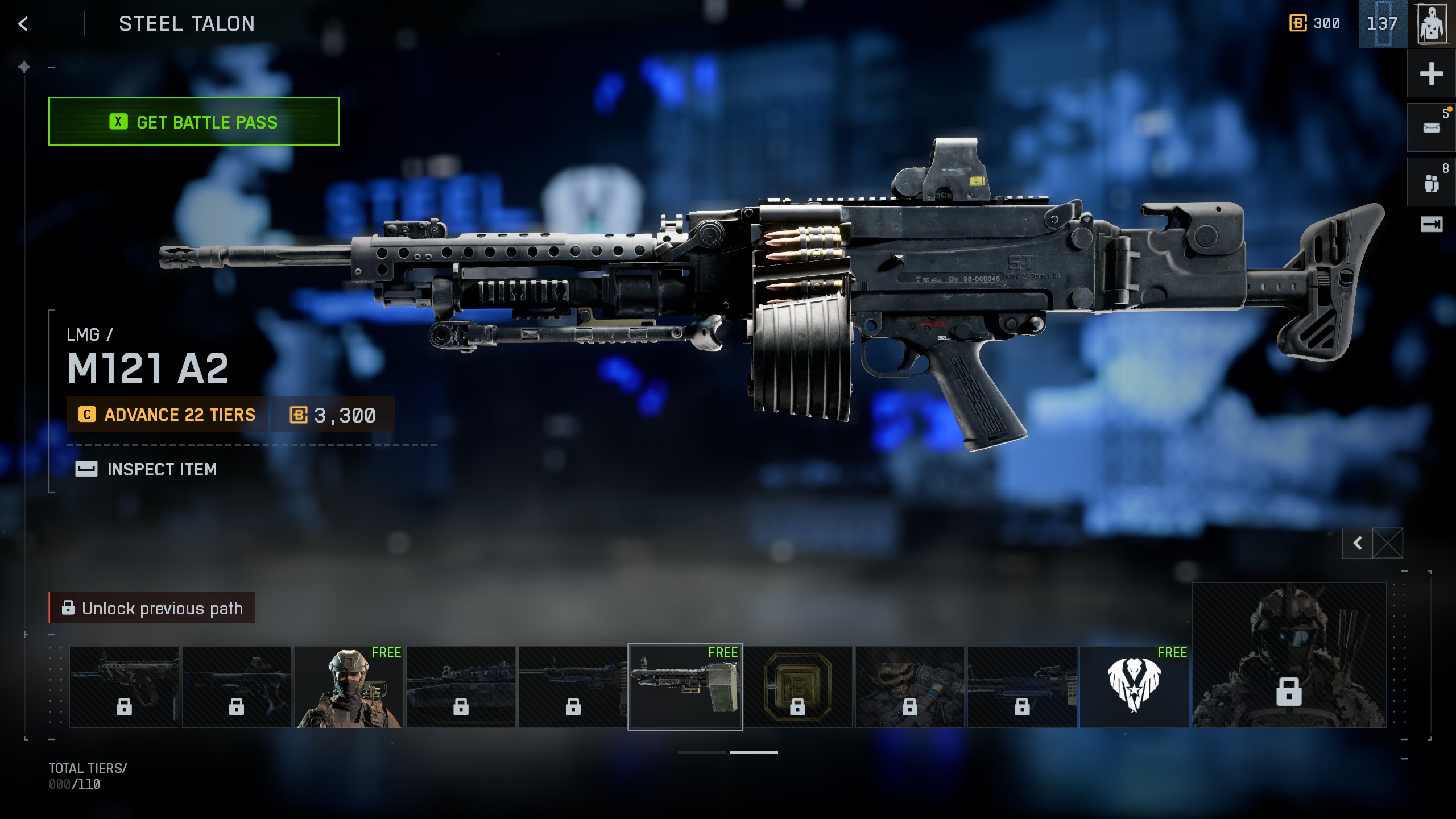The height and width of the screenshot is (819, 1456).
Task: Open the 300 coin currency balance
Action: click(1314, 24)
